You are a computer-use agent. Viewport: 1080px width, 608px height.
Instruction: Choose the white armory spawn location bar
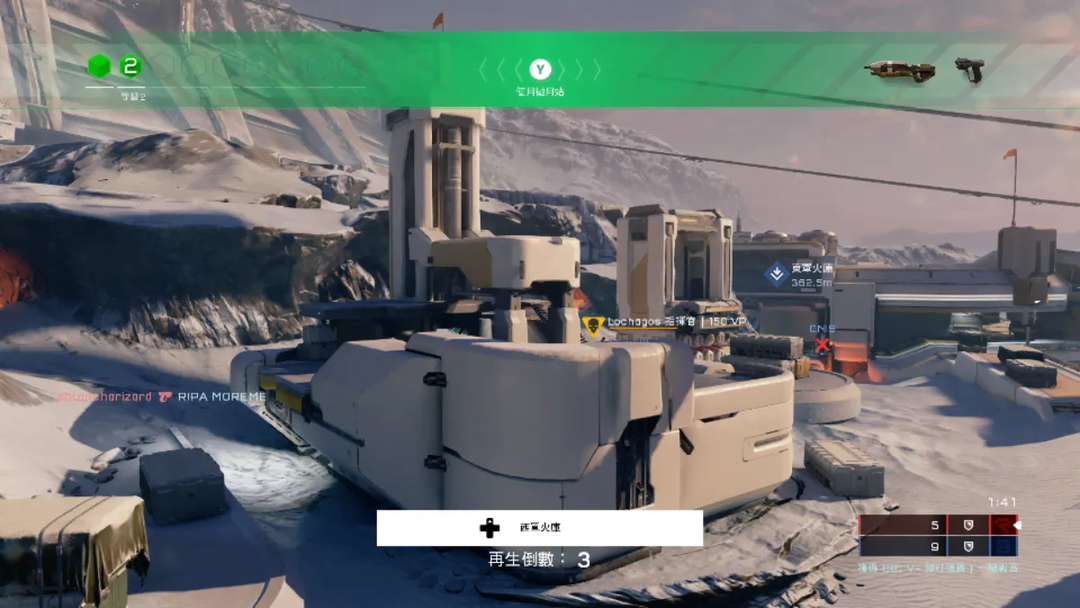tap(539, 528)
